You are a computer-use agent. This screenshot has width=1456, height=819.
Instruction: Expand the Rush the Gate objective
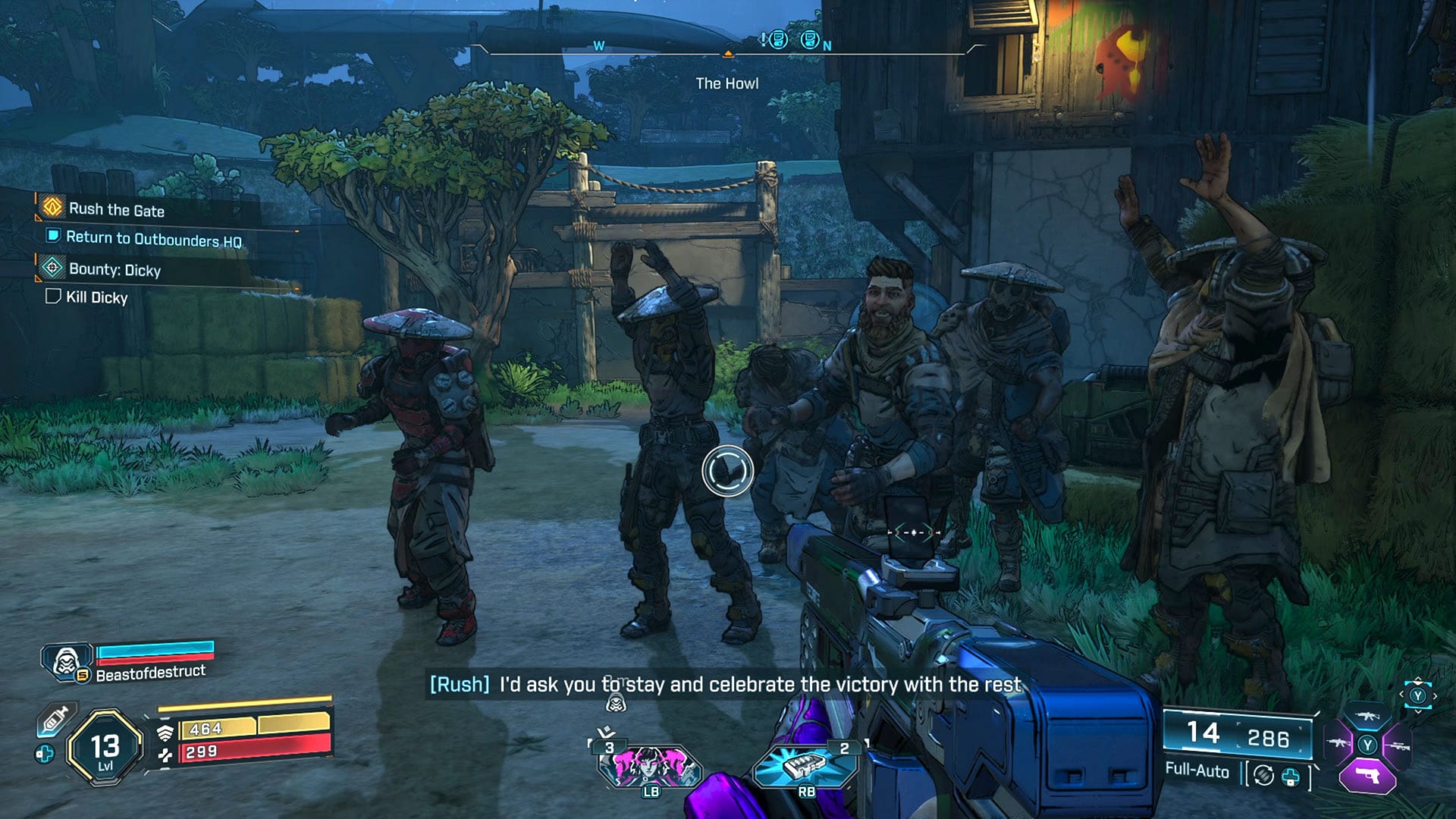(x=115, y=210)
